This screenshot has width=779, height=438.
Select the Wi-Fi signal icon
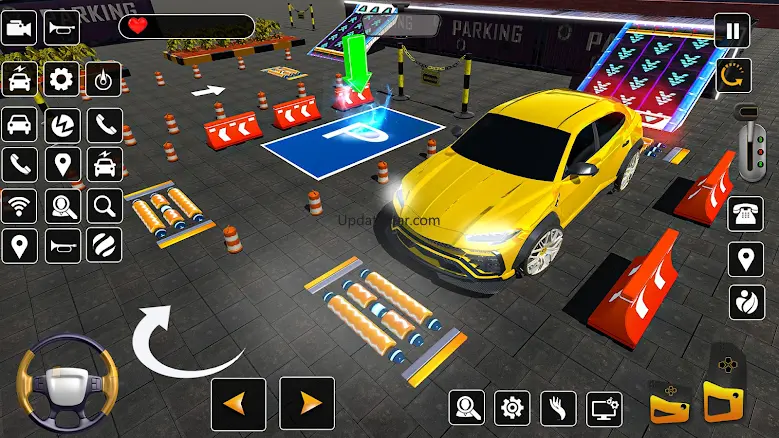[19, 206]
